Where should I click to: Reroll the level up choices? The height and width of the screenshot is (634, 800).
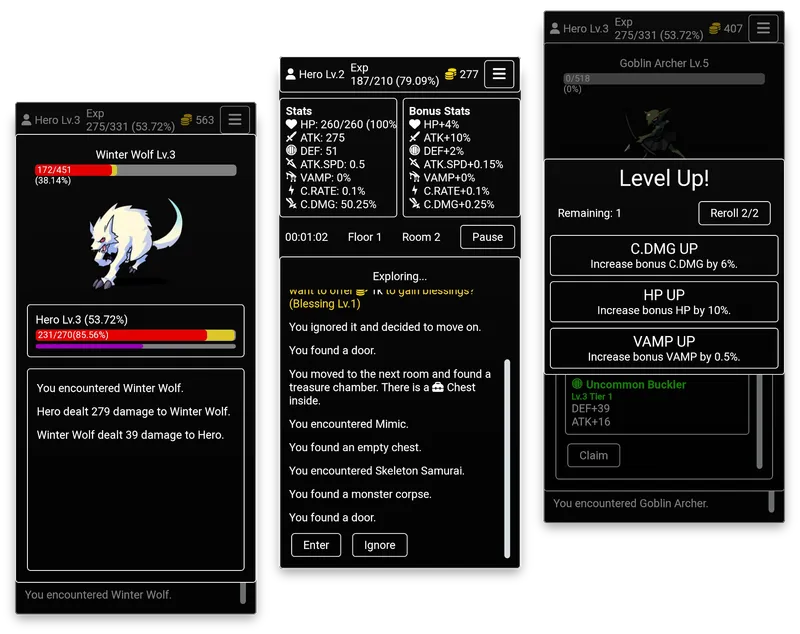pos(734,213)
